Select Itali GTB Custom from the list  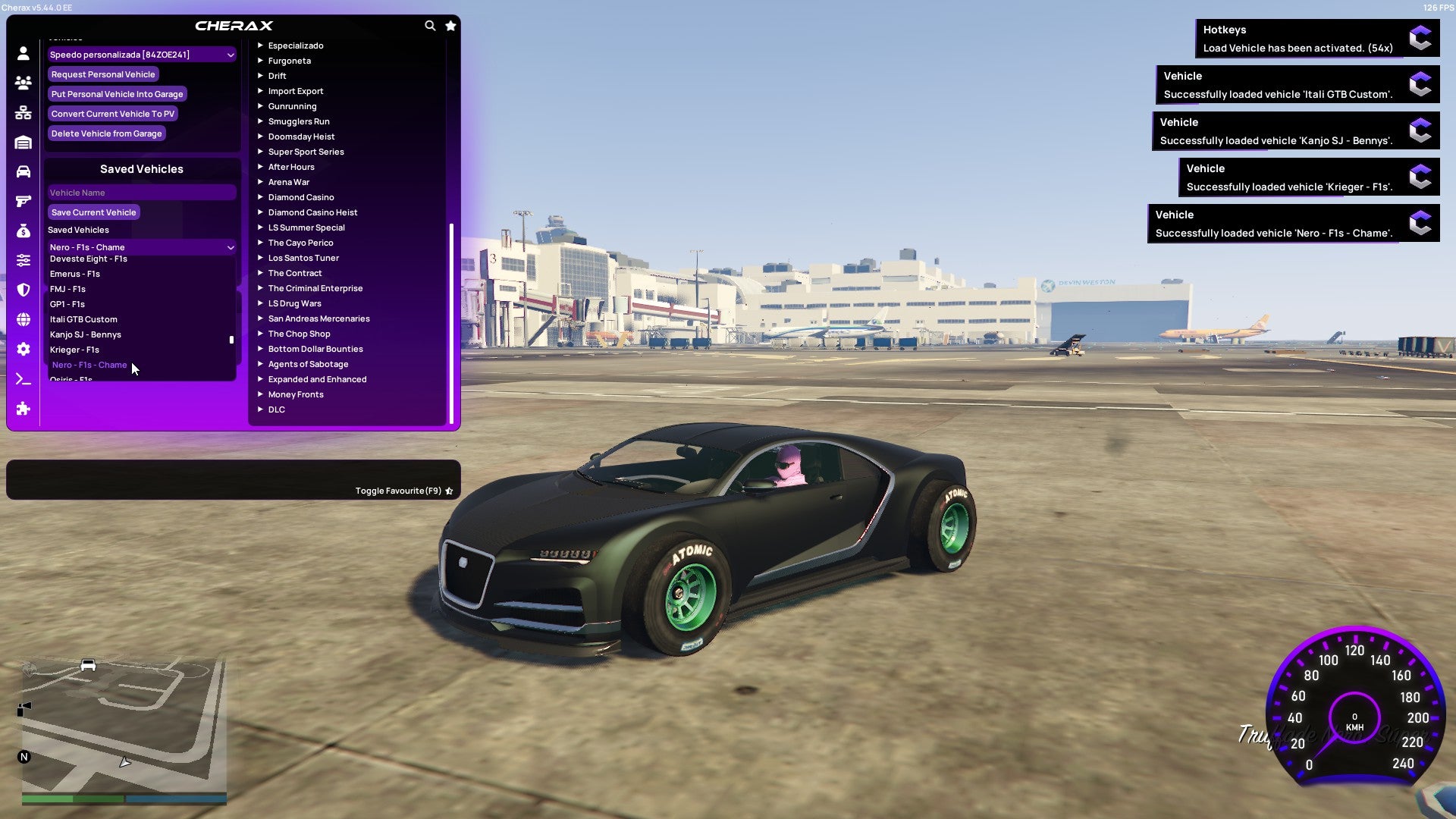pyautogui.click(x=83, y=319)
